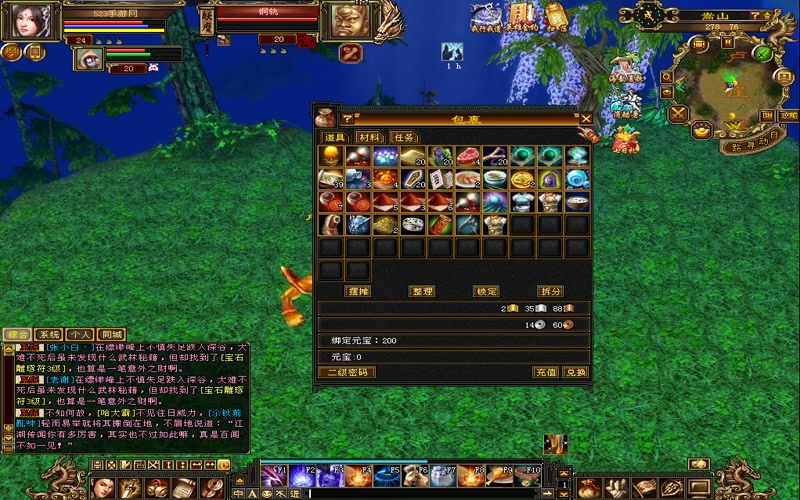Switch to the 材料 materials tab
This screenshot has width=800, height=500.
(369, 137)
